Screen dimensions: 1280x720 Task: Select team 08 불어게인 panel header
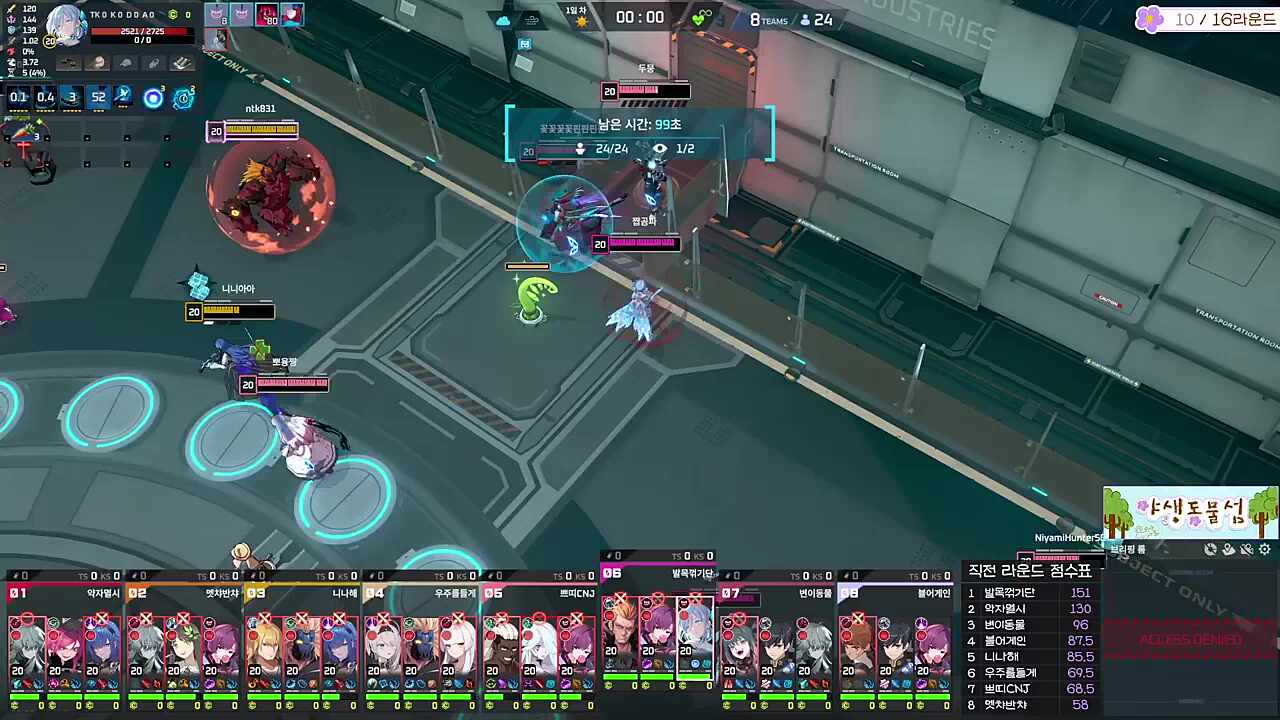click(896, 593)
